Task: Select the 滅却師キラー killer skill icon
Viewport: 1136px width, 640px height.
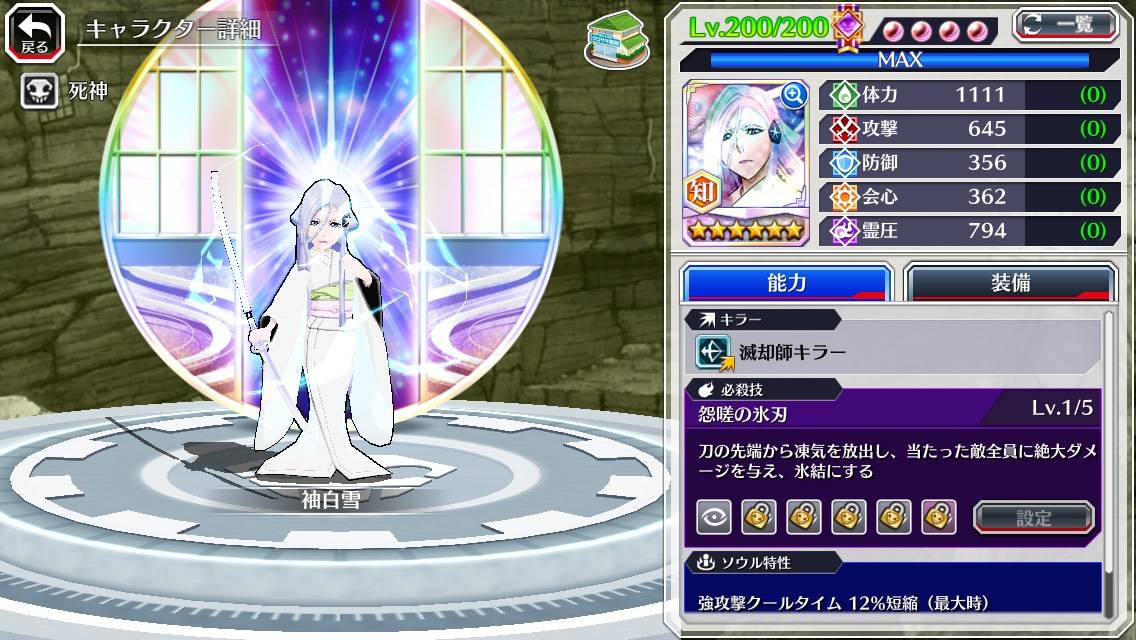Action: [714, 352]
